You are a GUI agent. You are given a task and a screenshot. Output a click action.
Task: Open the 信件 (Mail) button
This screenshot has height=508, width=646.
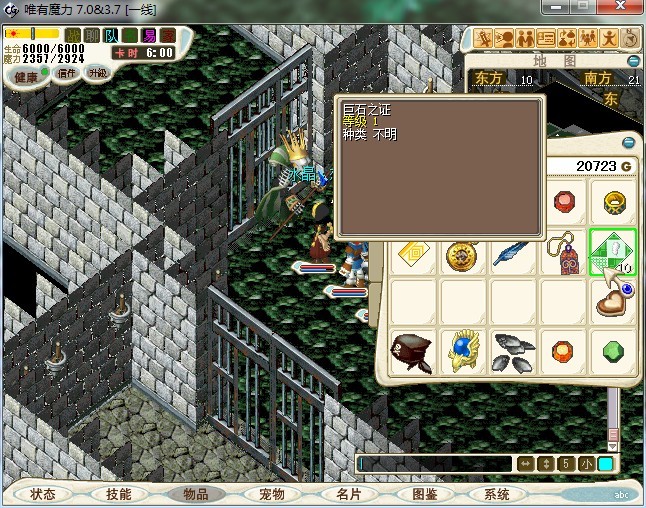pyautogui.click(x=66, y=73)
